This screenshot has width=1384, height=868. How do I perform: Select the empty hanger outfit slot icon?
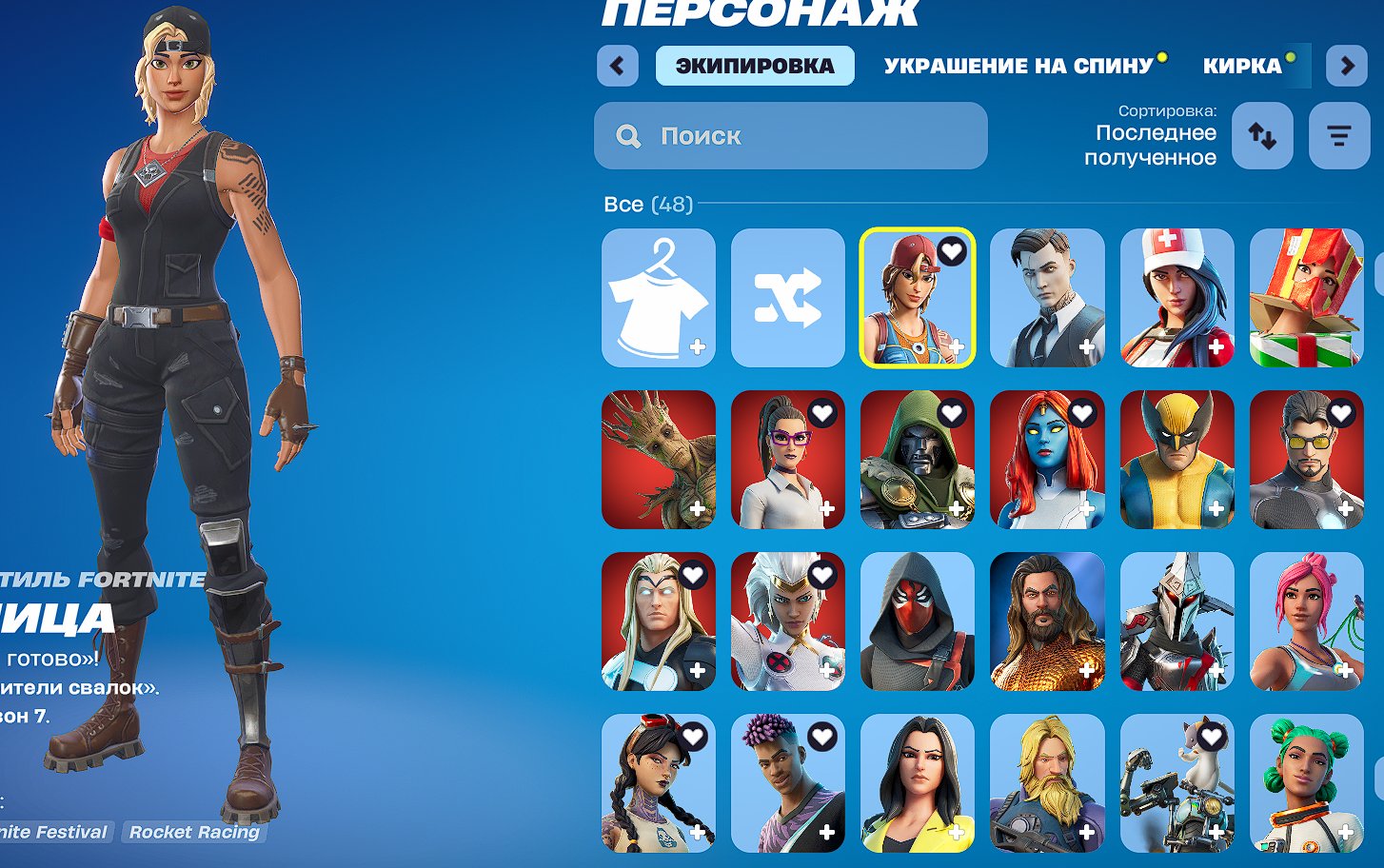point(658,298)
